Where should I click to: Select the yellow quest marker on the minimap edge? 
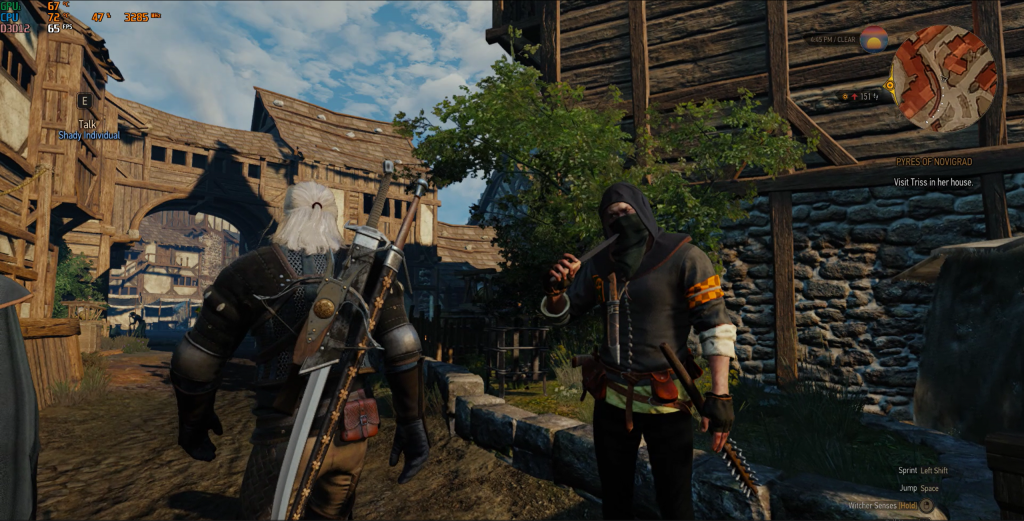[x=889, y=85]
